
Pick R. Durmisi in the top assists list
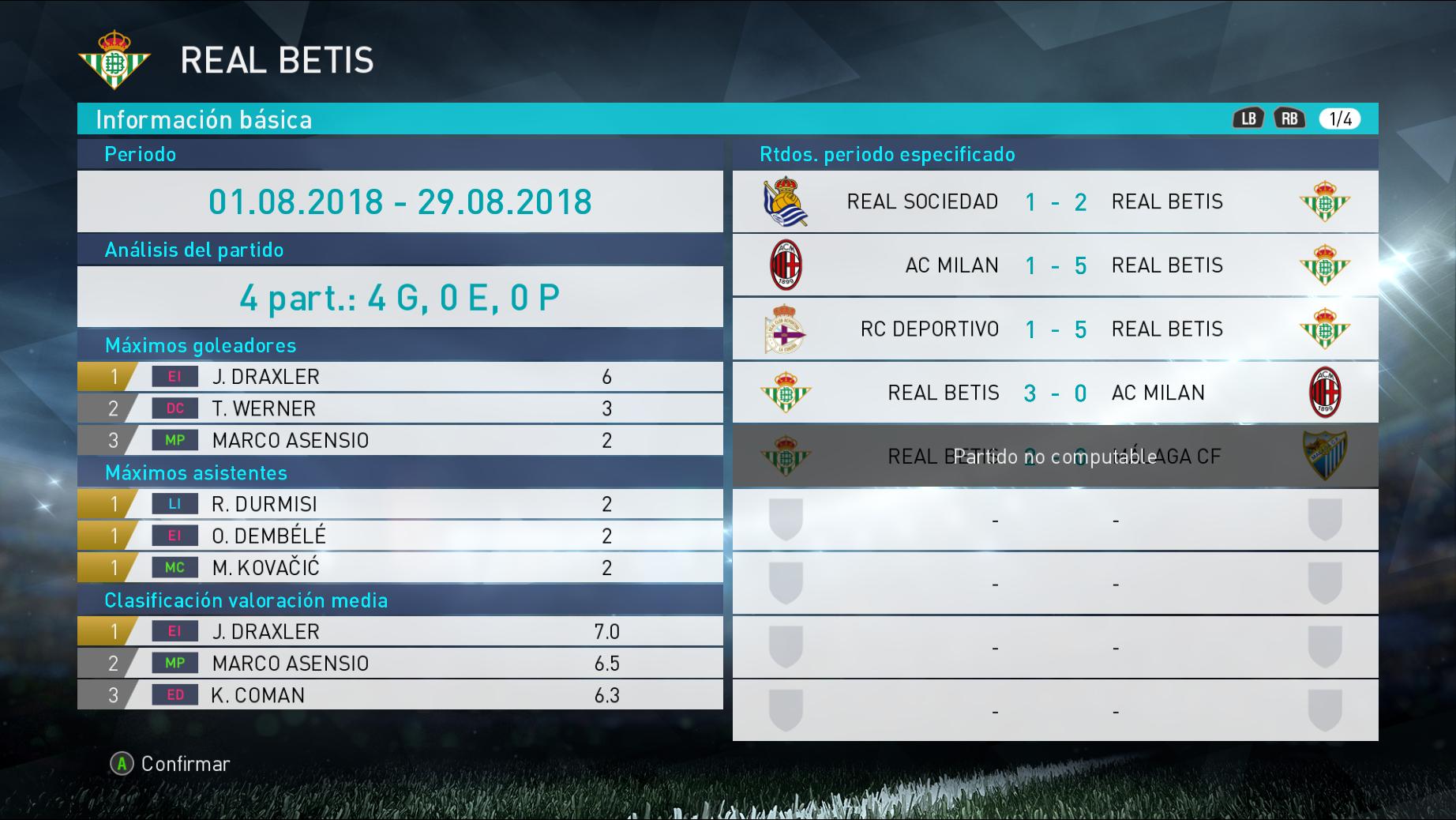400,504
